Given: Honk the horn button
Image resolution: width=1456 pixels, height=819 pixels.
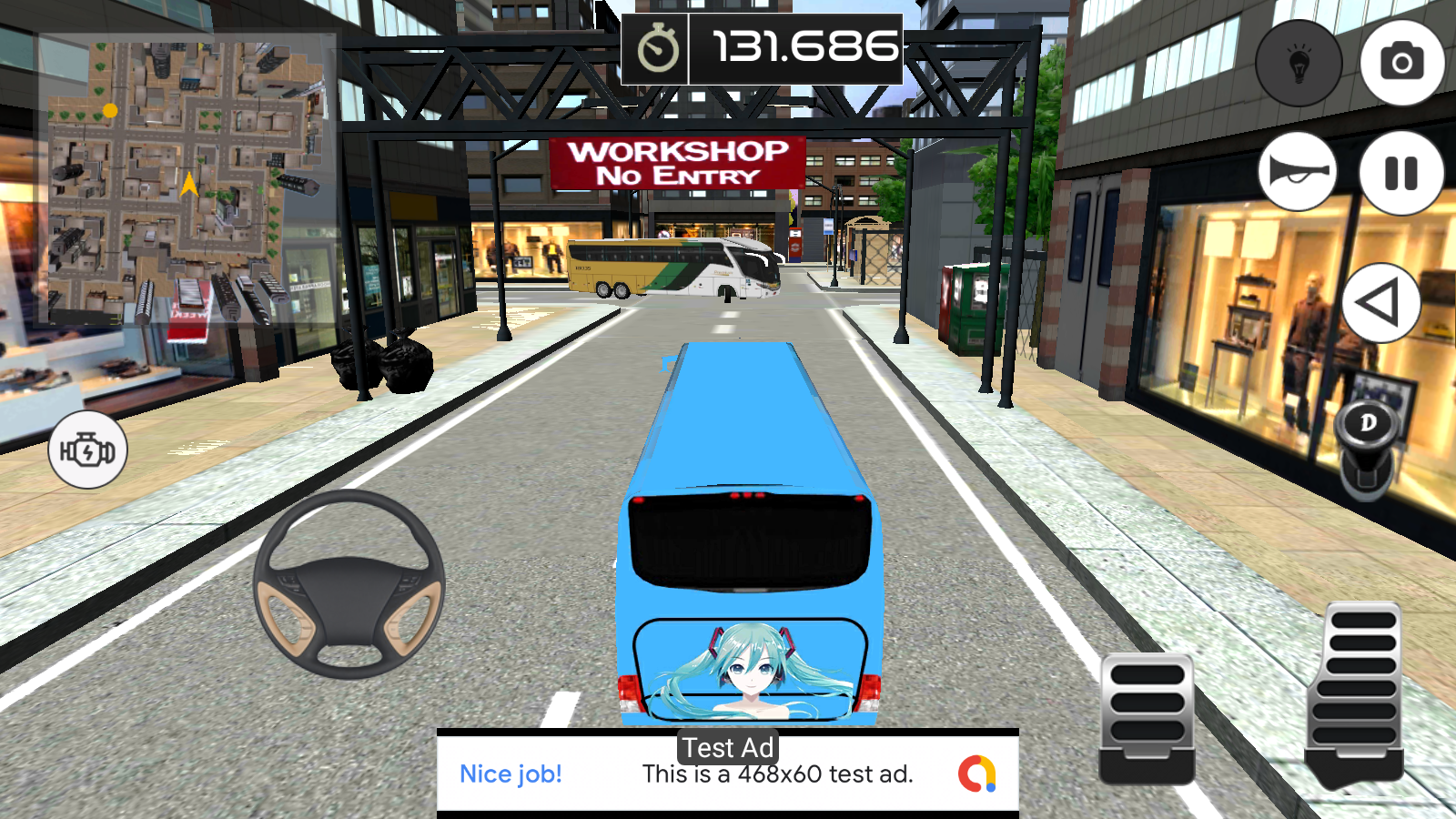Looking at the screenshot, I should [1298, 172].
